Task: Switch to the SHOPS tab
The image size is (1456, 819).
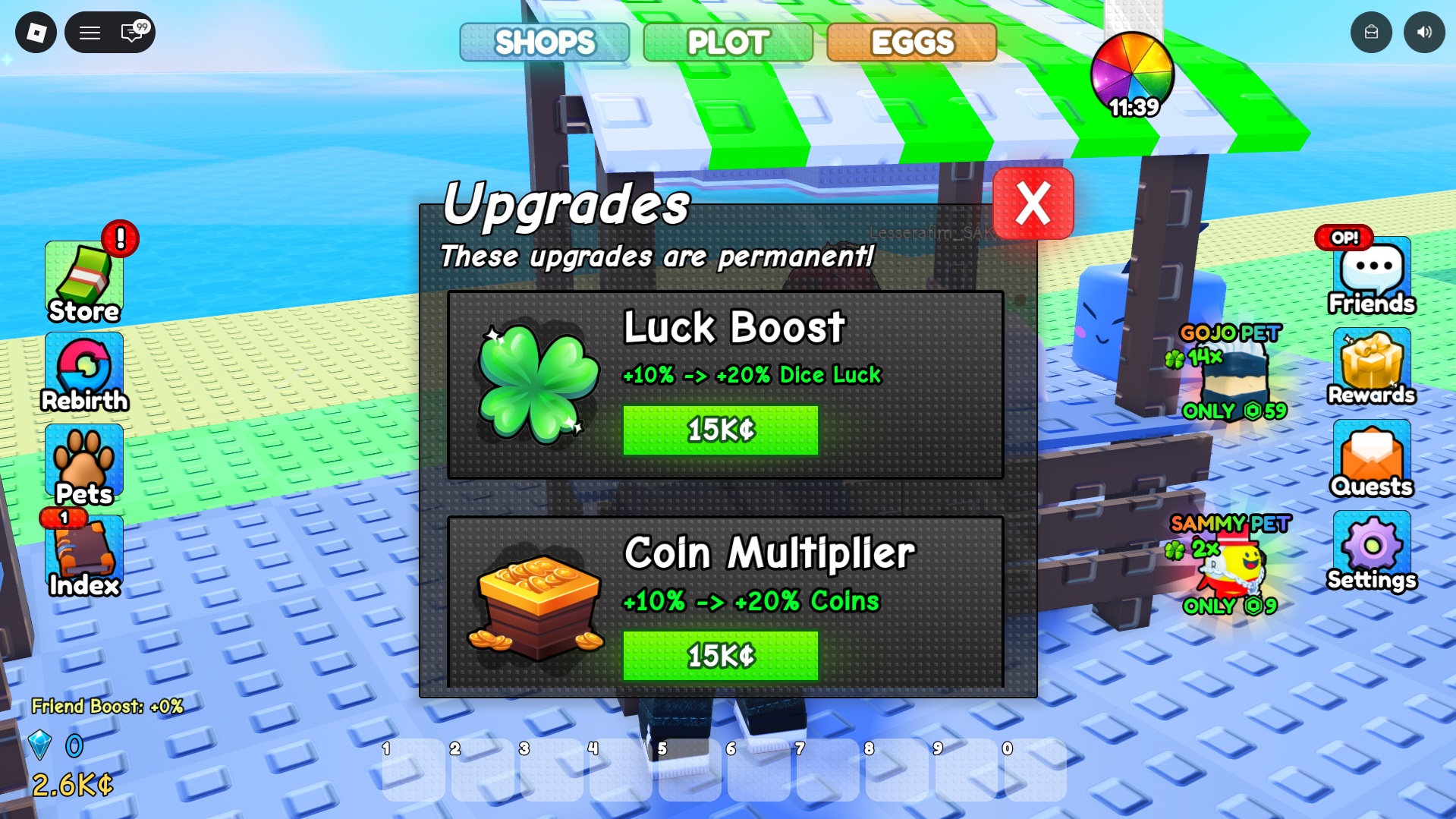Action: [545, 43]
